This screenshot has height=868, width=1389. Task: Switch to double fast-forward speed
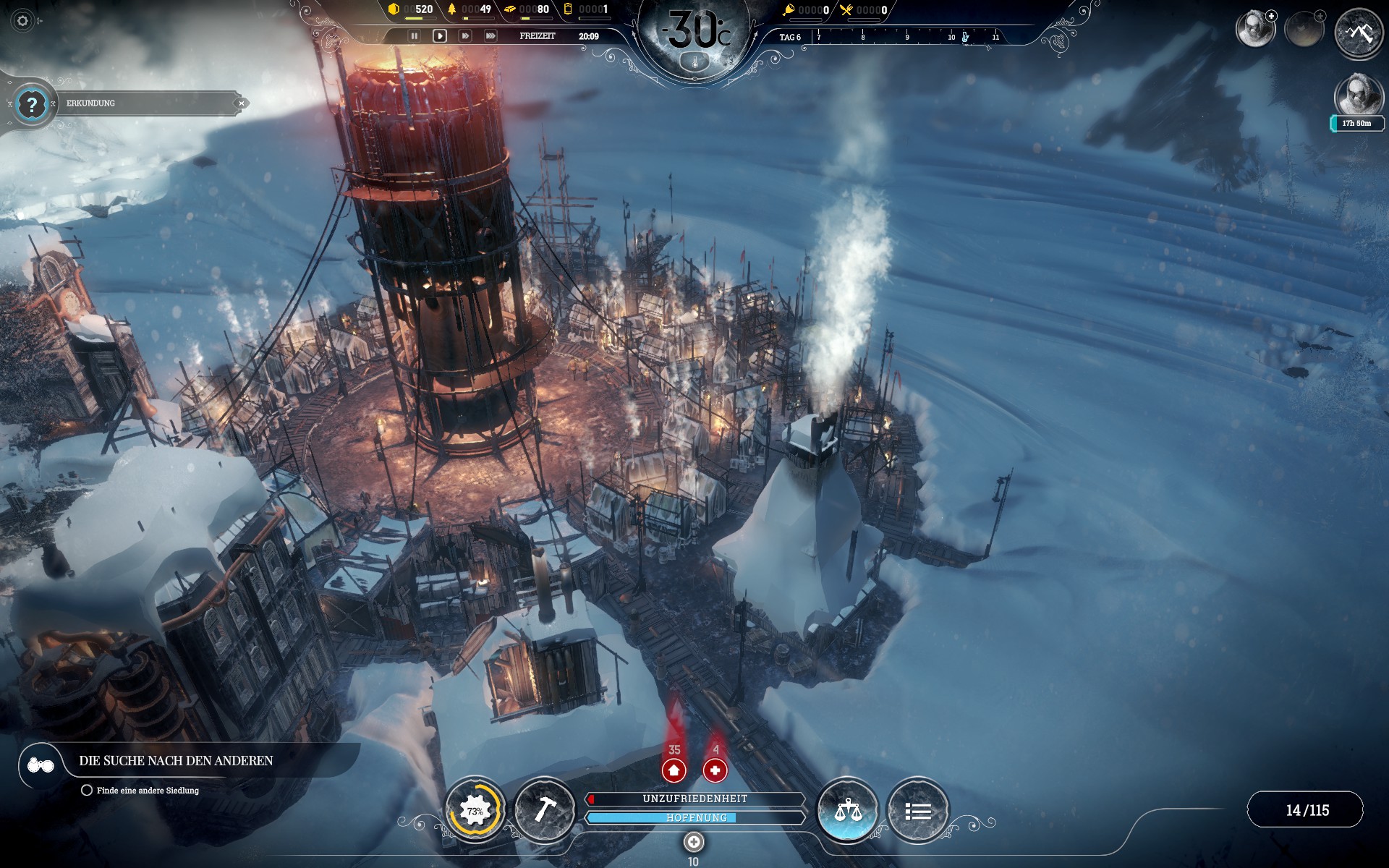[x=465, y=35]
